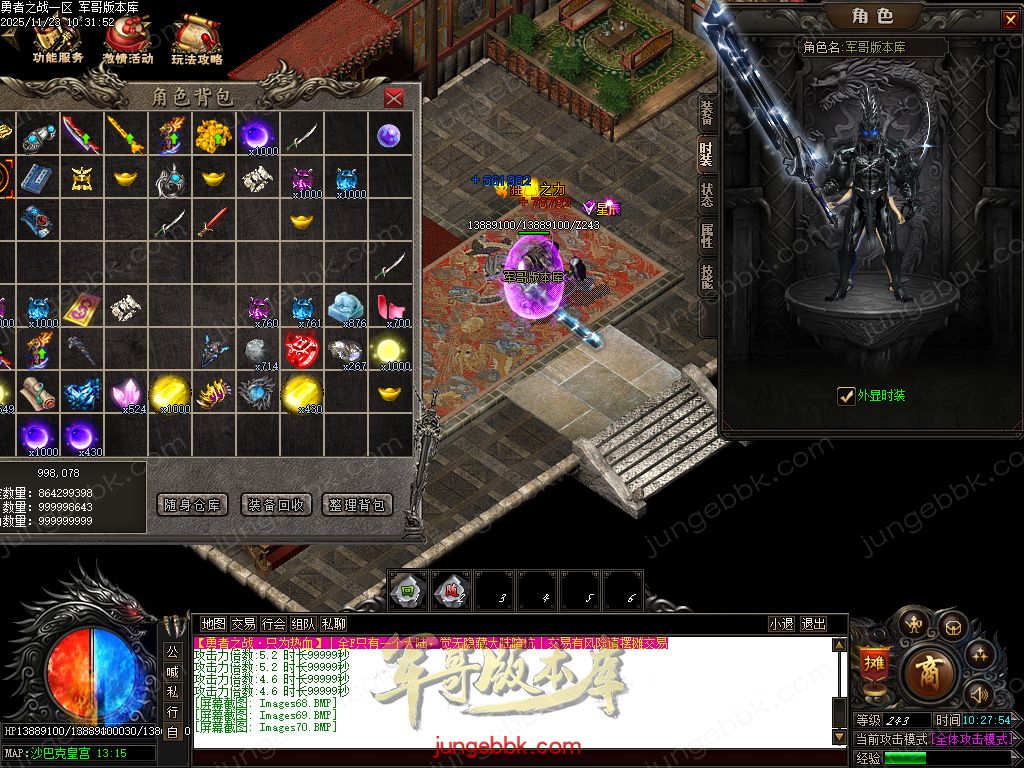1024x768 pixels.
Task: Sort the bag with 整理背包
Action: tap(357, 505)
